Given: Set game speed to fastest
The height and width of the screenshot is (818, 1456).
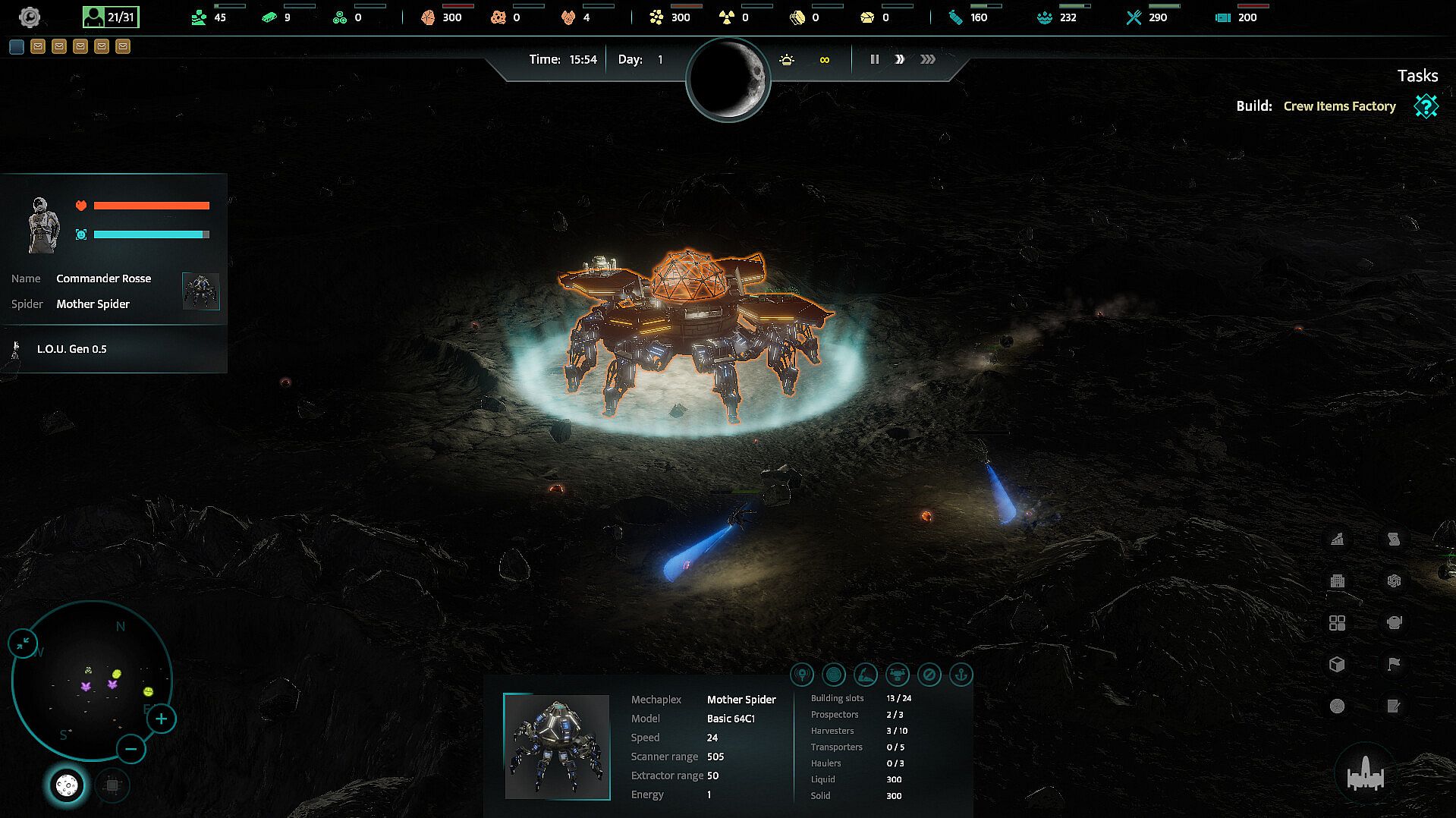Looking at the screenshot, I should (927, 59).
